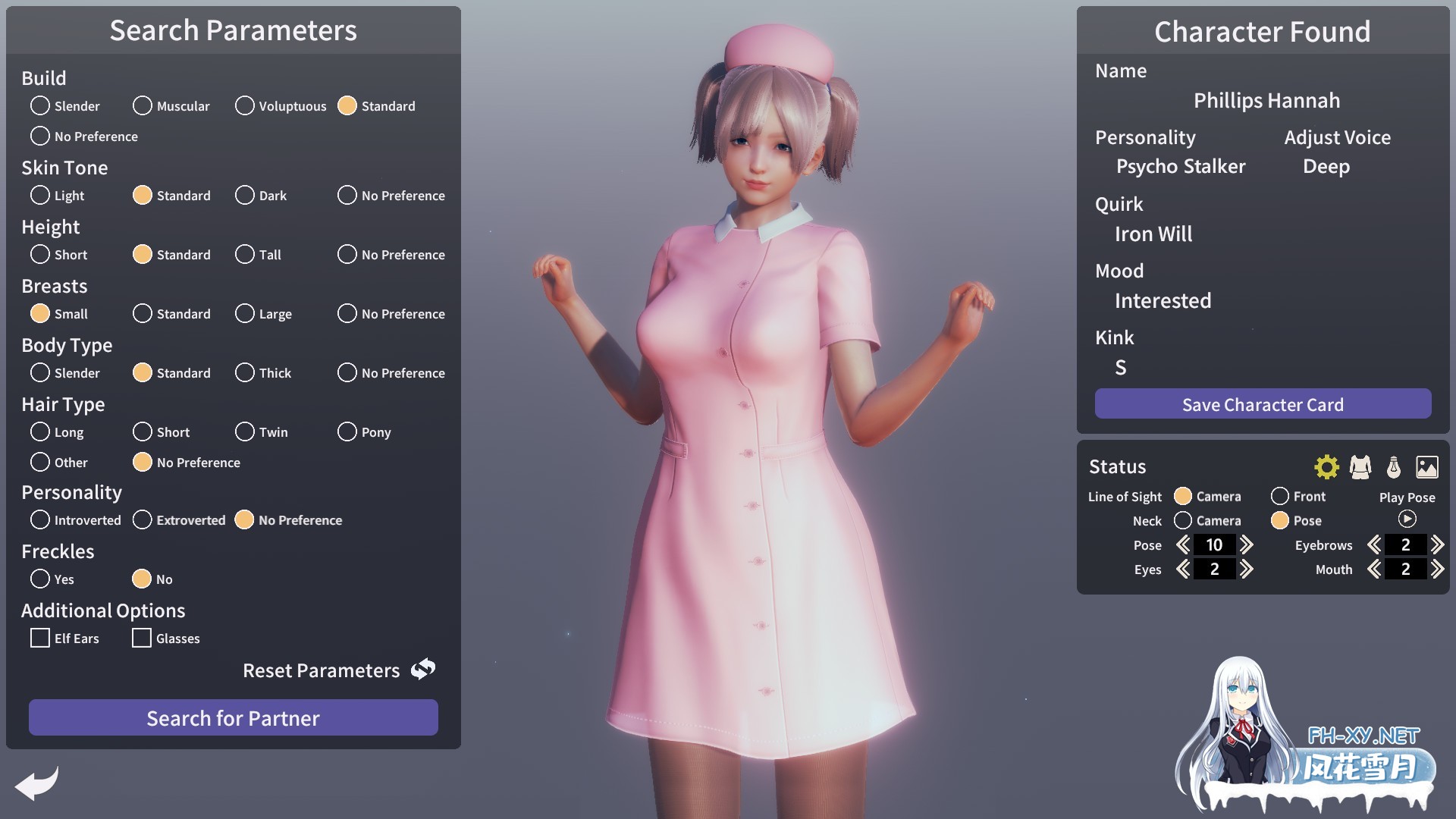Open the clothing options icon

click(x=1361, y=467)
